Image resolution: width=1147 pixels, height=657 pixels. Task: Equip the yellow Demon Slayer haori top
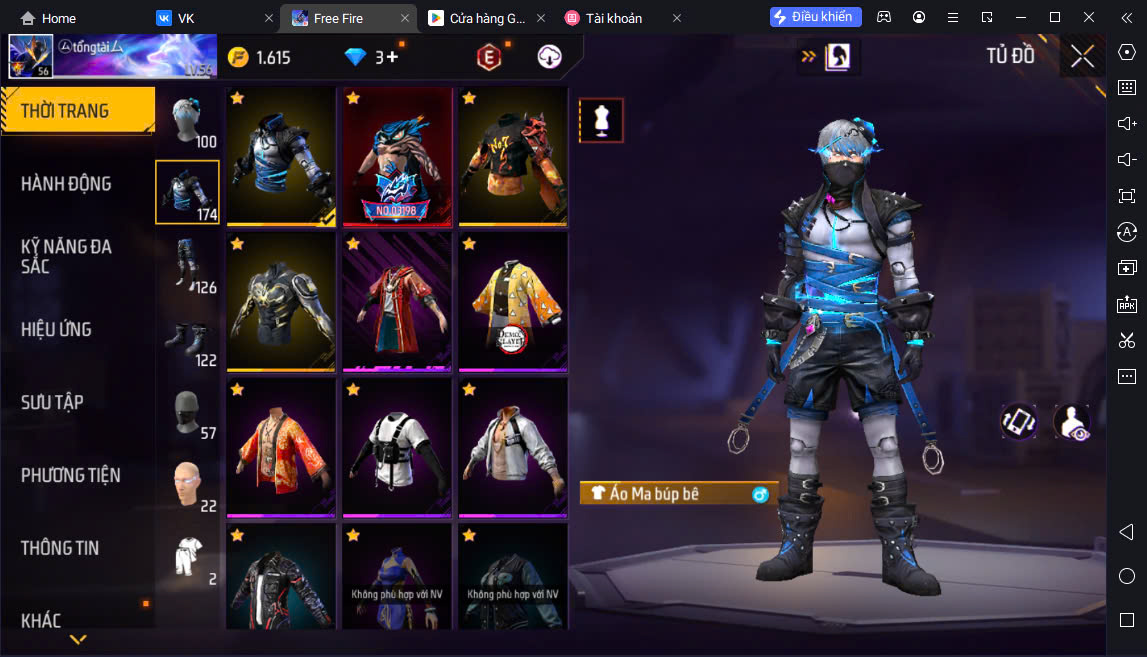click(x=513, y=302)
